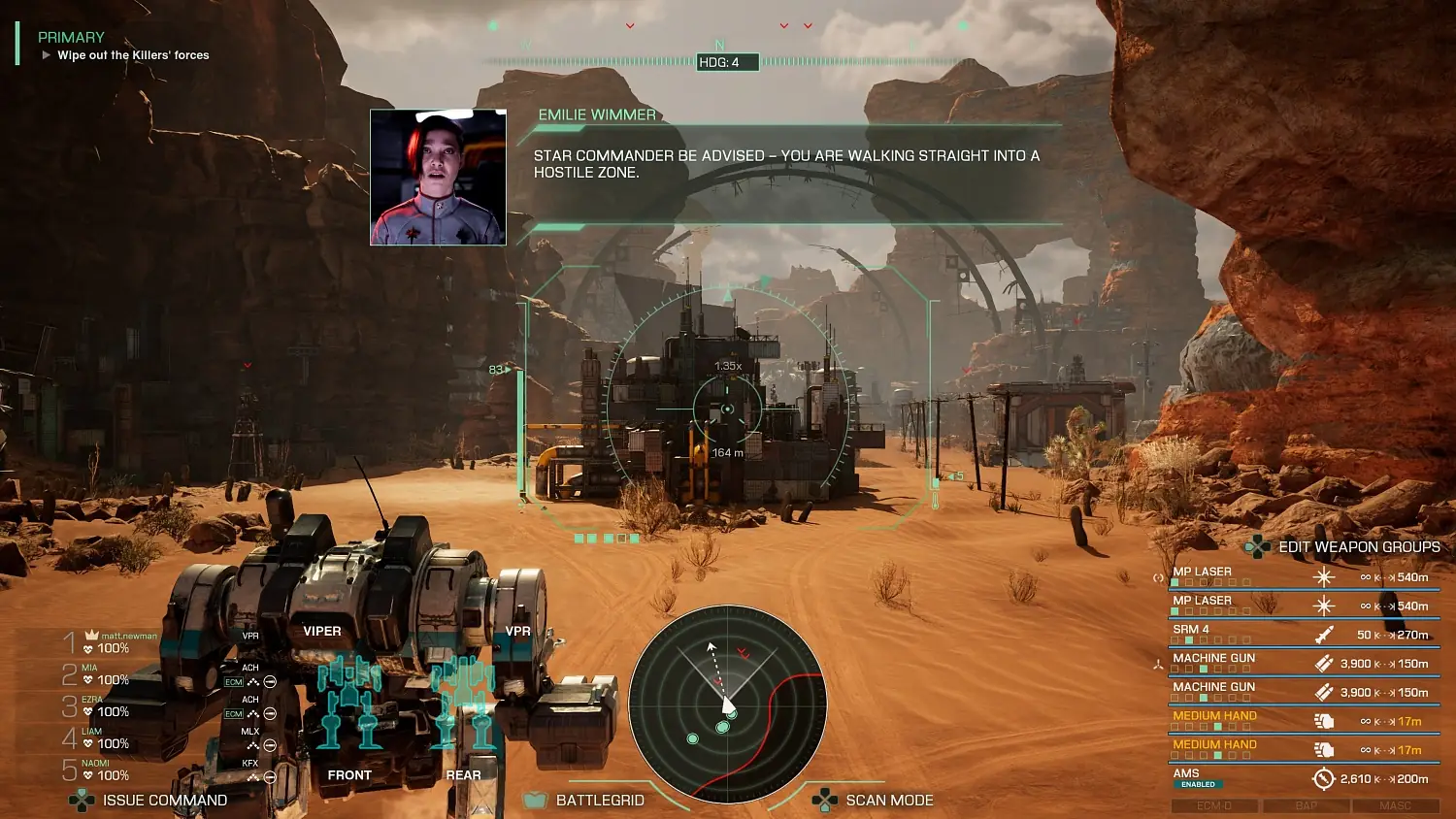Click the Machine Gun bullets icon
Image resolution: width=1456 pixels, height=819 pixels.
[1323, 663]
